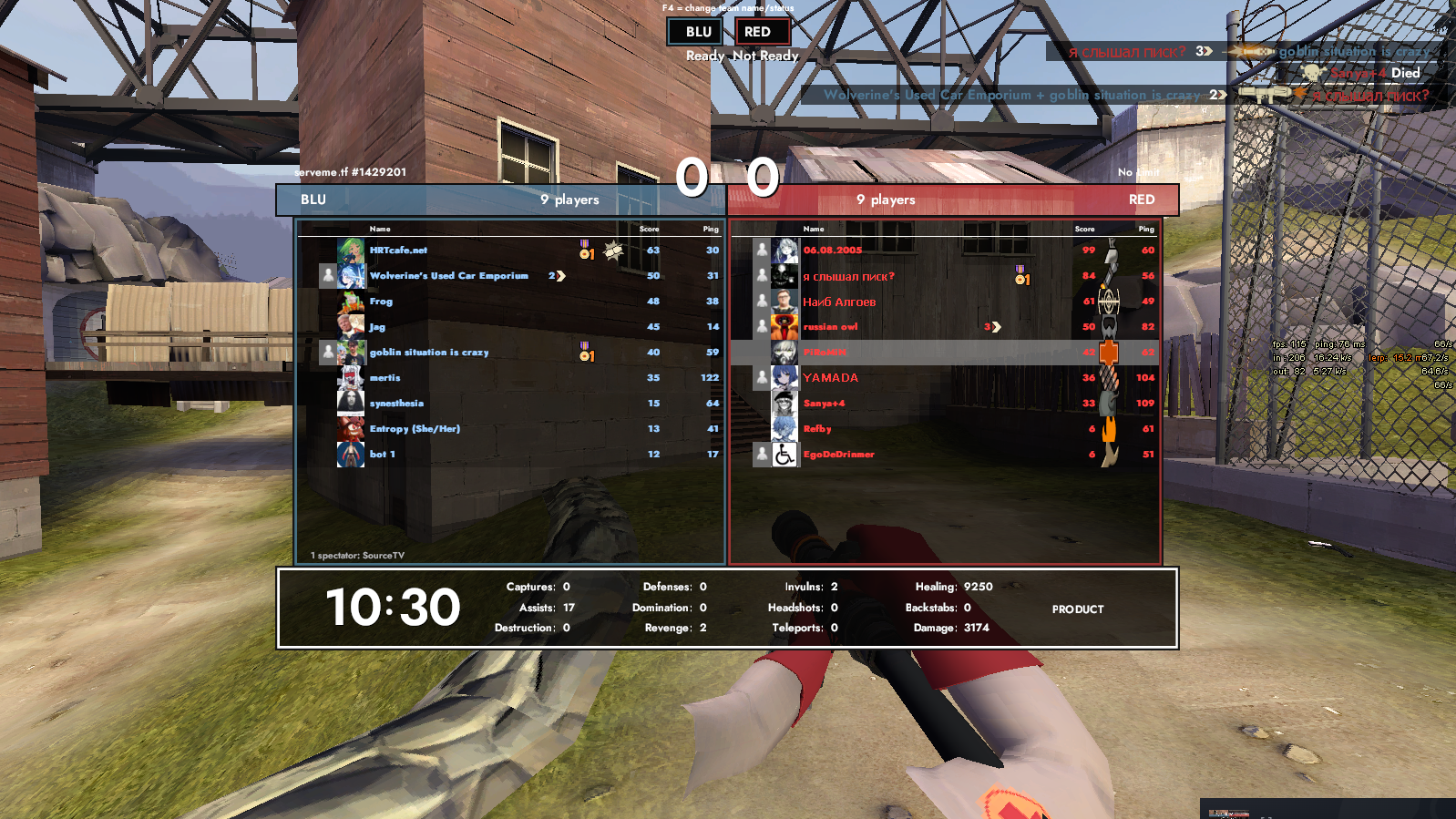Select the RED team status box
This screenshot has width=1456, height=819.
pyautogui.click(x=761, y=32)
